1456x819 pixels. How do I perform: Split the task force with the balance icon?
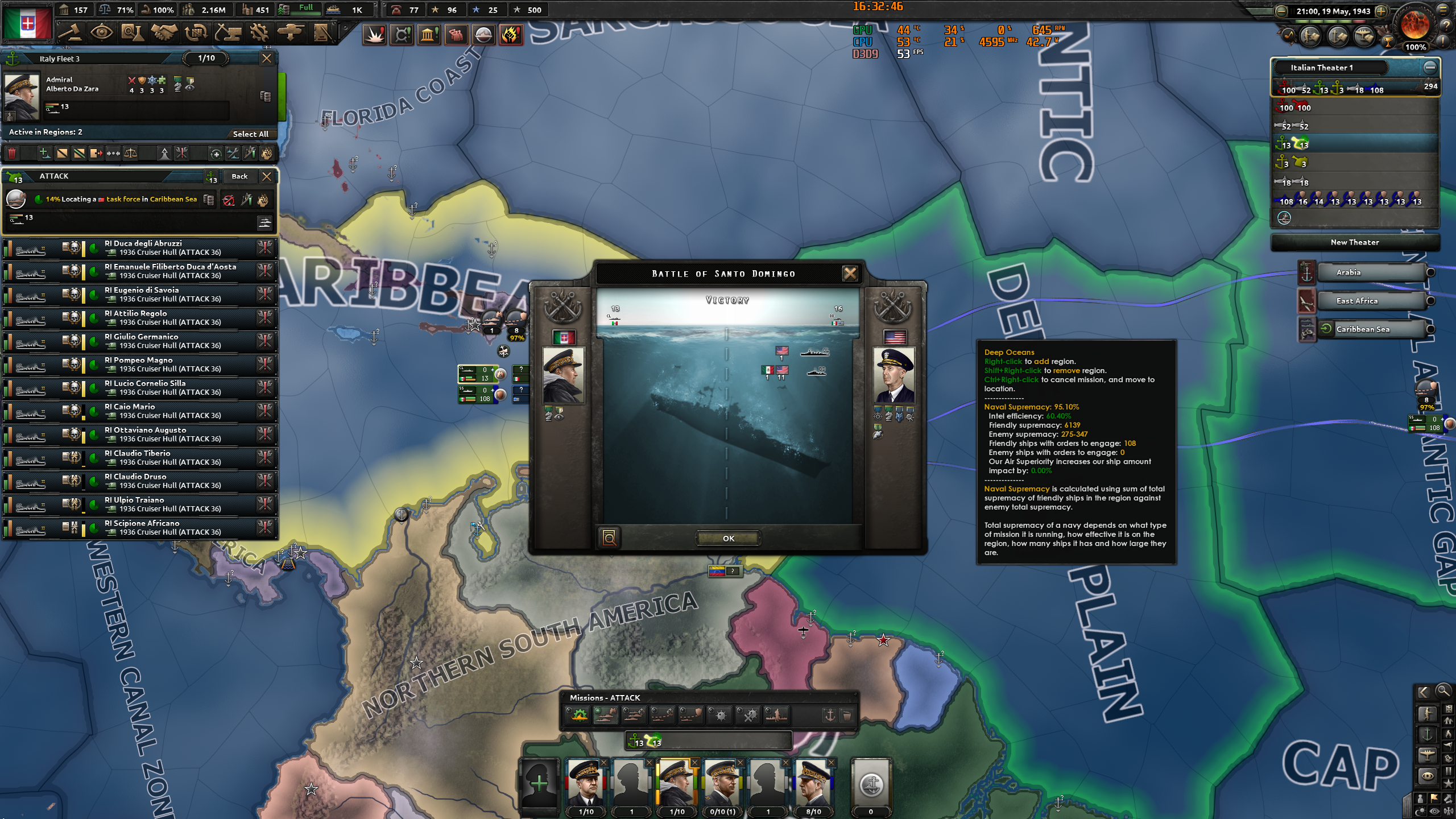(x=130, y=153)
